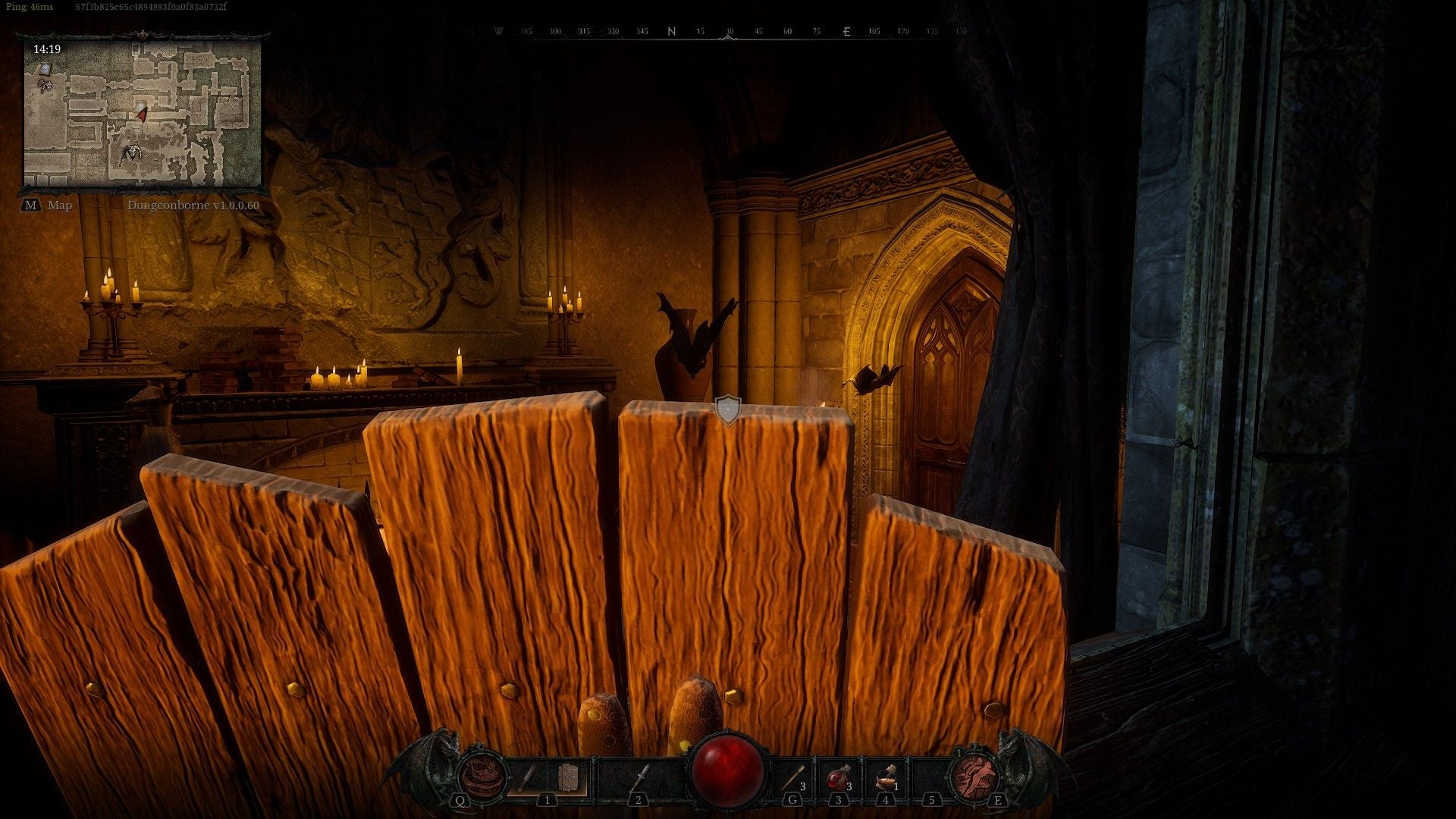Click the Dungeonborne v1.0.0.60 version text
Image resolution: width=1456 pixels, height=819 pixels.
click(193, 205)
